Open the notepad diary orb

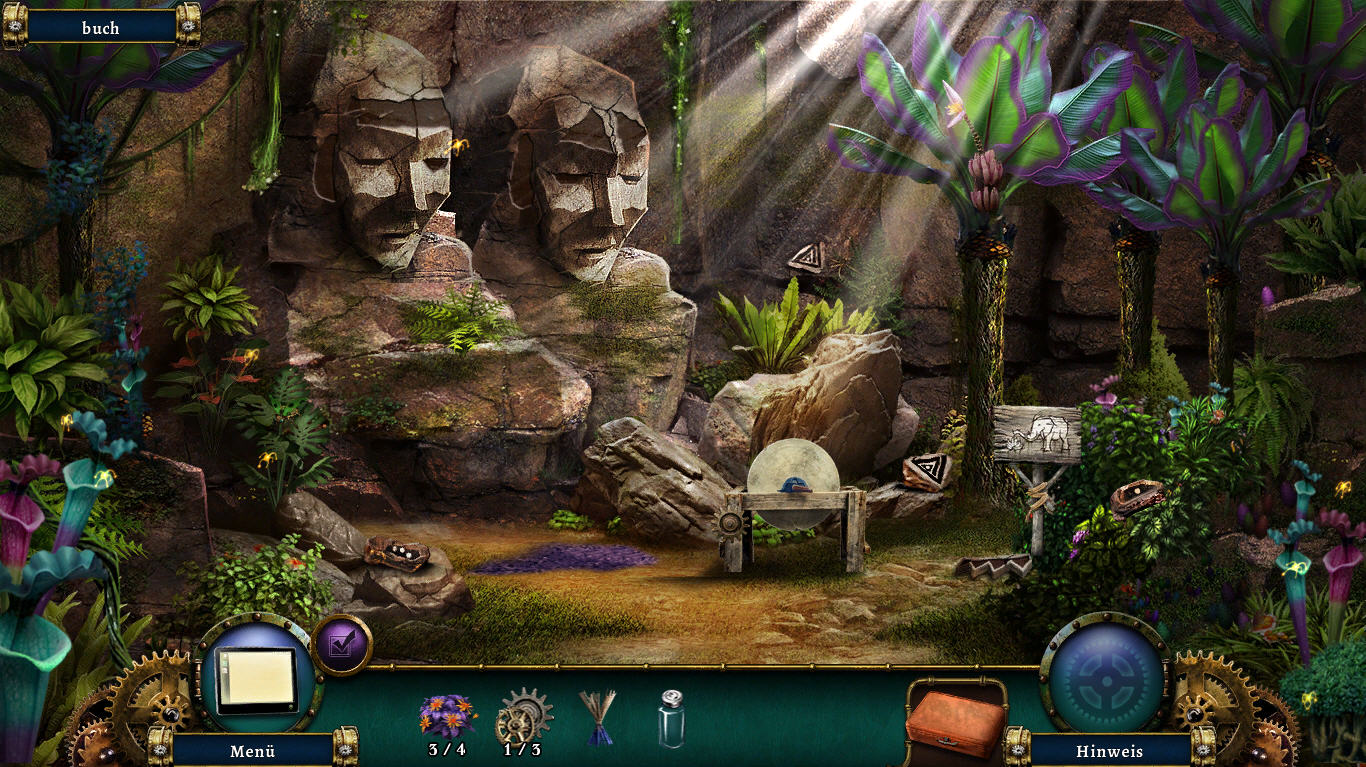pos(258,676)
